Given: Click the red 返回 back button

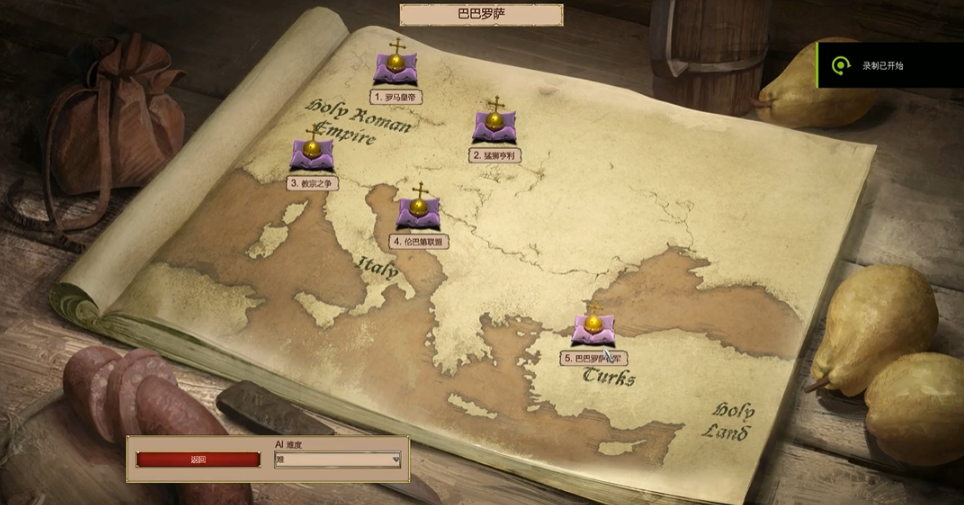Looking at the screenshot, I should (x=198, y=460).
